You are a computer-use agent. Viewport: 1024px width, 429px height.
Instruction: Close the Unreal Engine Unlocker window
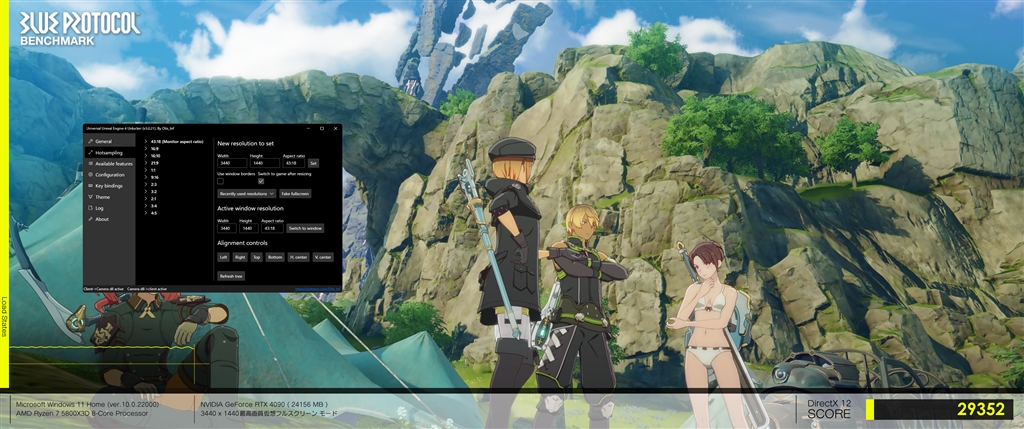335,128
